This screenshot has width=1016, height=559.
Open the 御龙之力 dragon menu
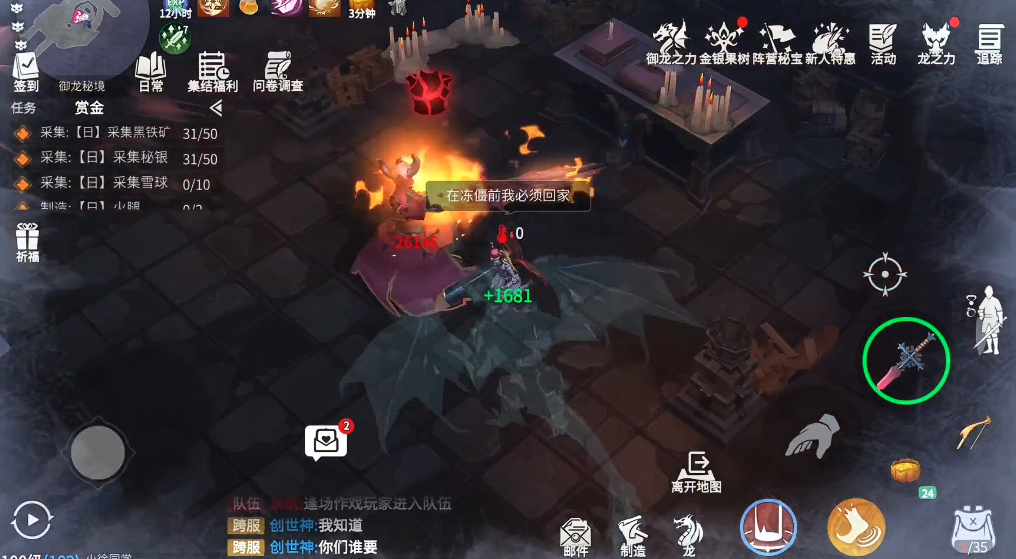(x=671, y=45)
